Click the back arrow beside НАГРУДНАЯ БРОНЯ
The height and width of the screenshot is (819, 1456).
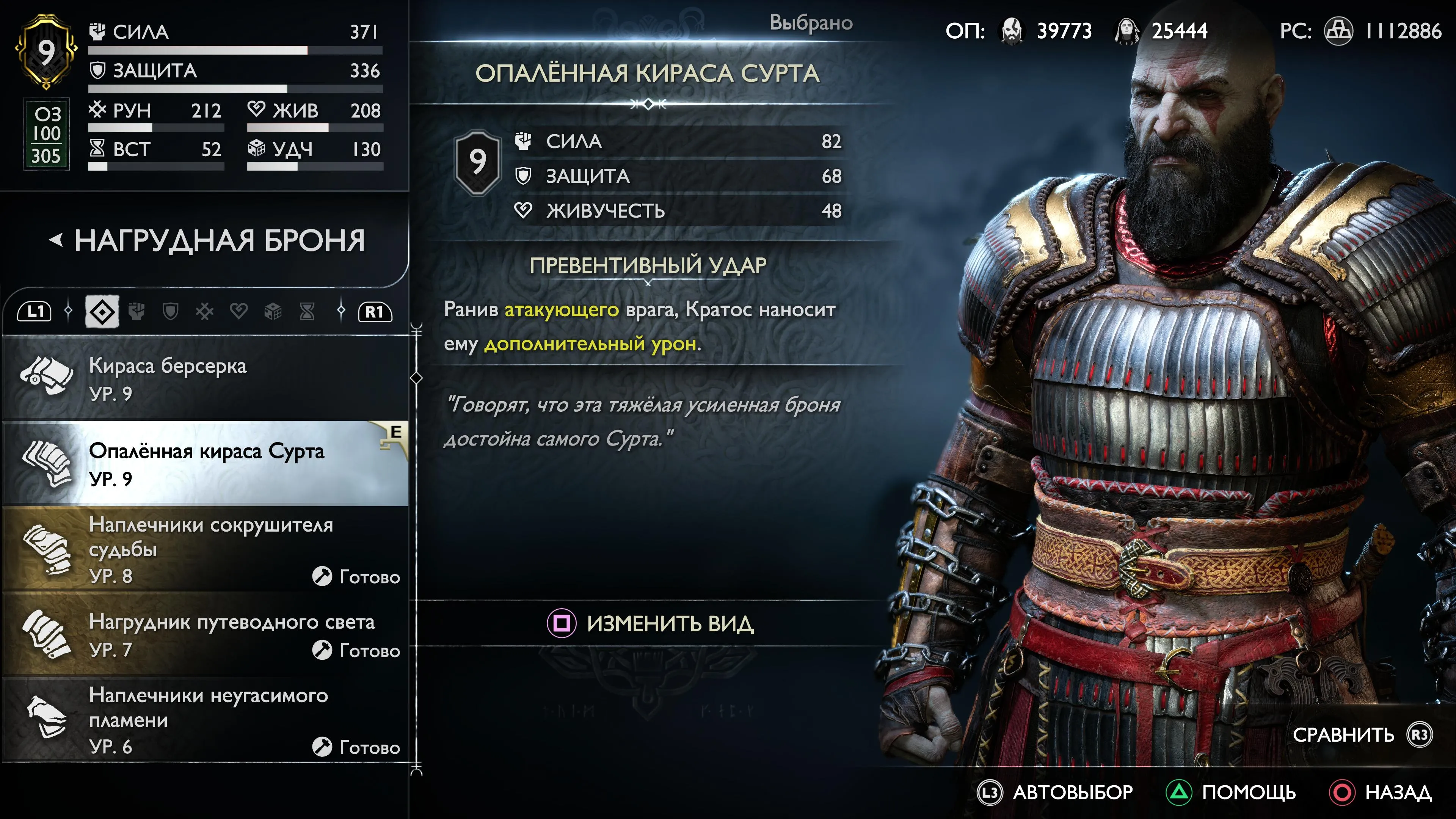[x=55, y=241]
